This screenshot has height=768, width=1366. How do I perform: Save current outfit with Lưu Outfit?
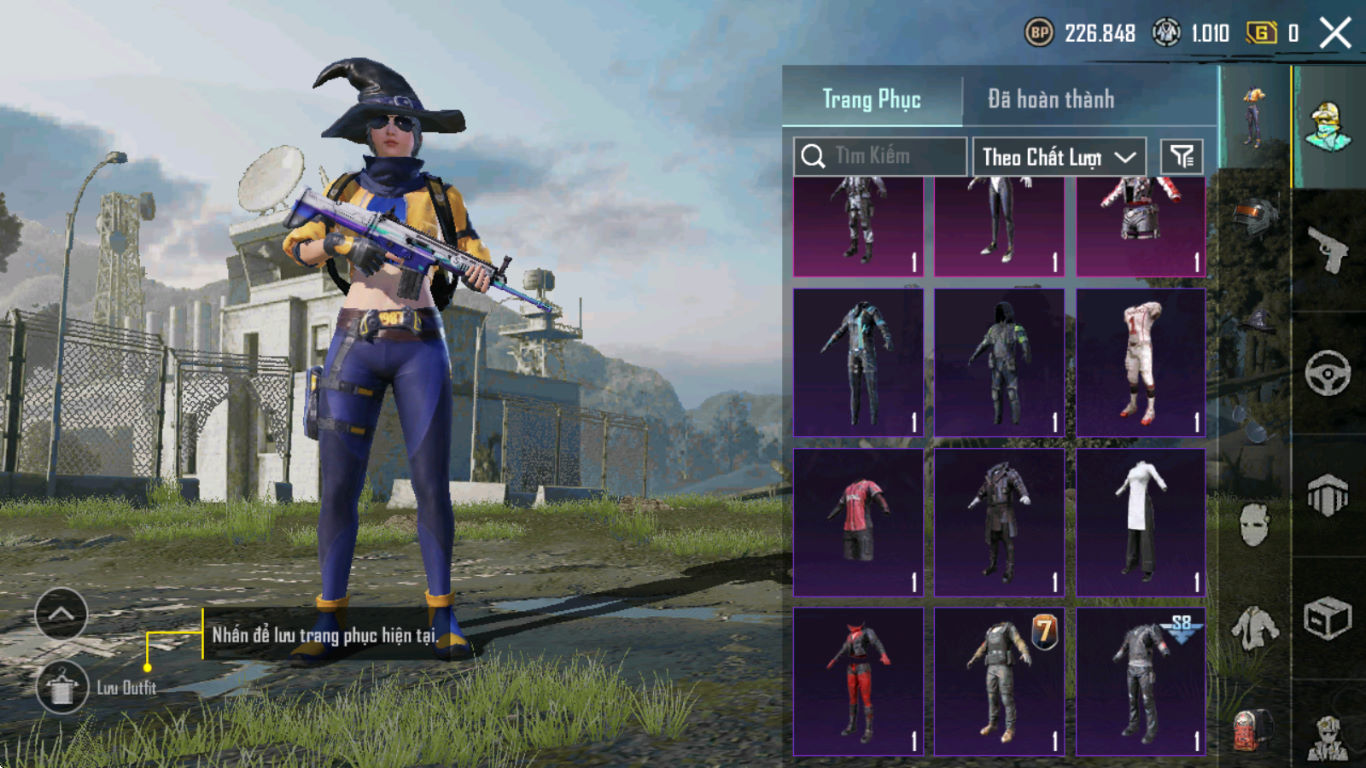[x=62, y=687]
